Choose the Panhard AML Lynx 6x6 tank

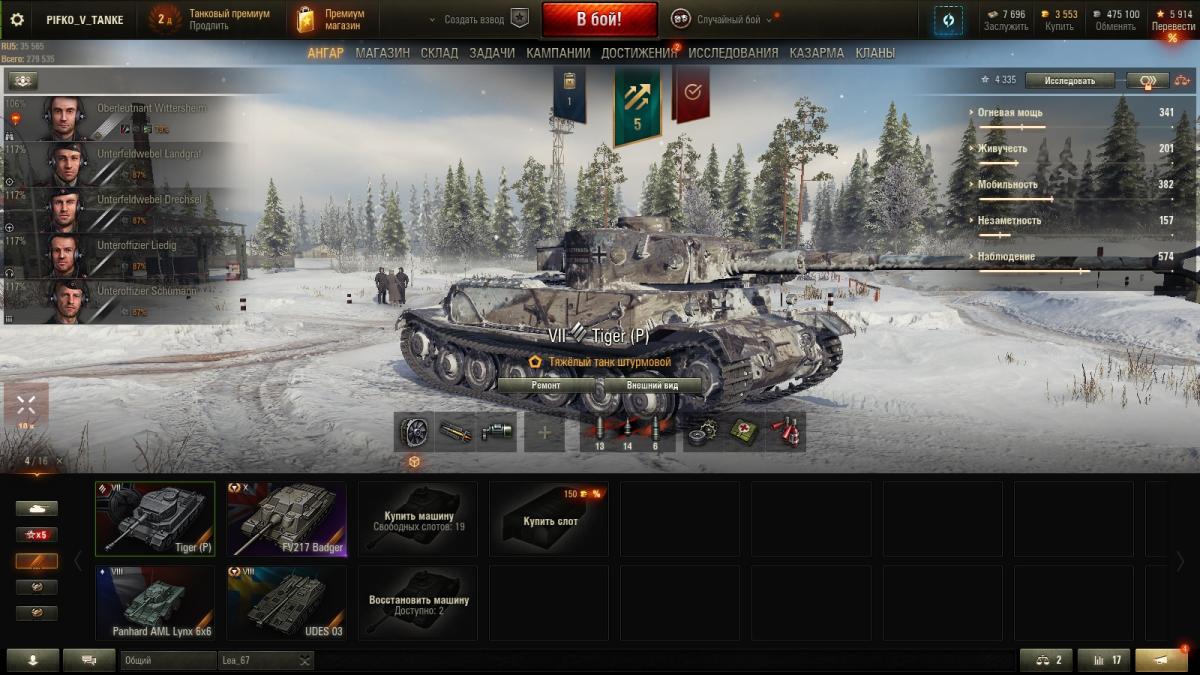coord(155,602)
